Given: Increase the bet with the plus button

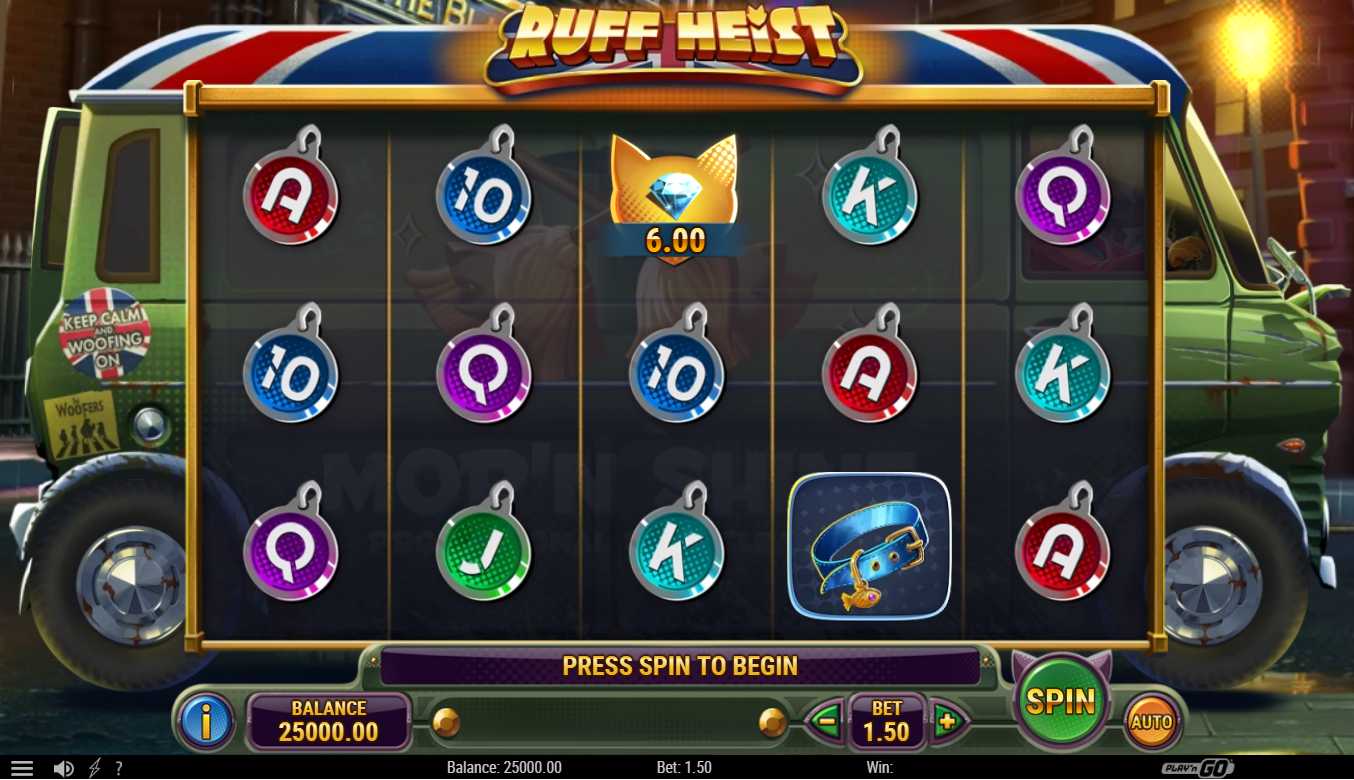Looking at the screenshot, I should pos(946,720).
